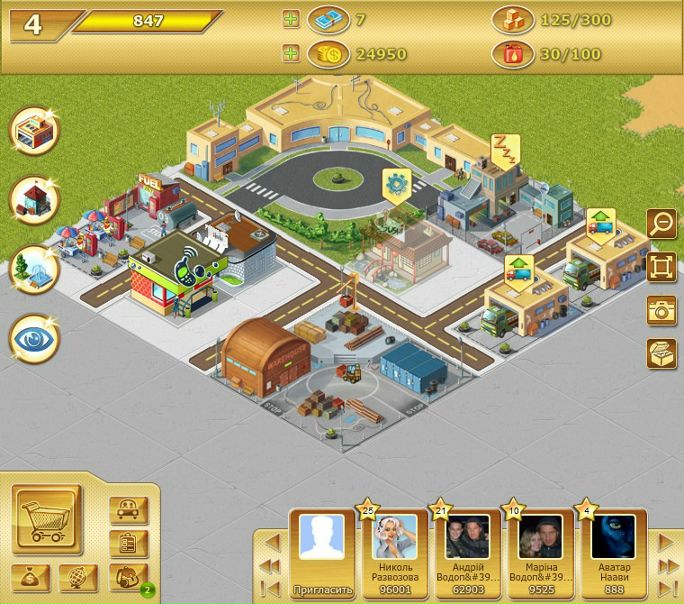Take a screenshot with camera button
Screen dimensions: 684x604
click(661, 310)
